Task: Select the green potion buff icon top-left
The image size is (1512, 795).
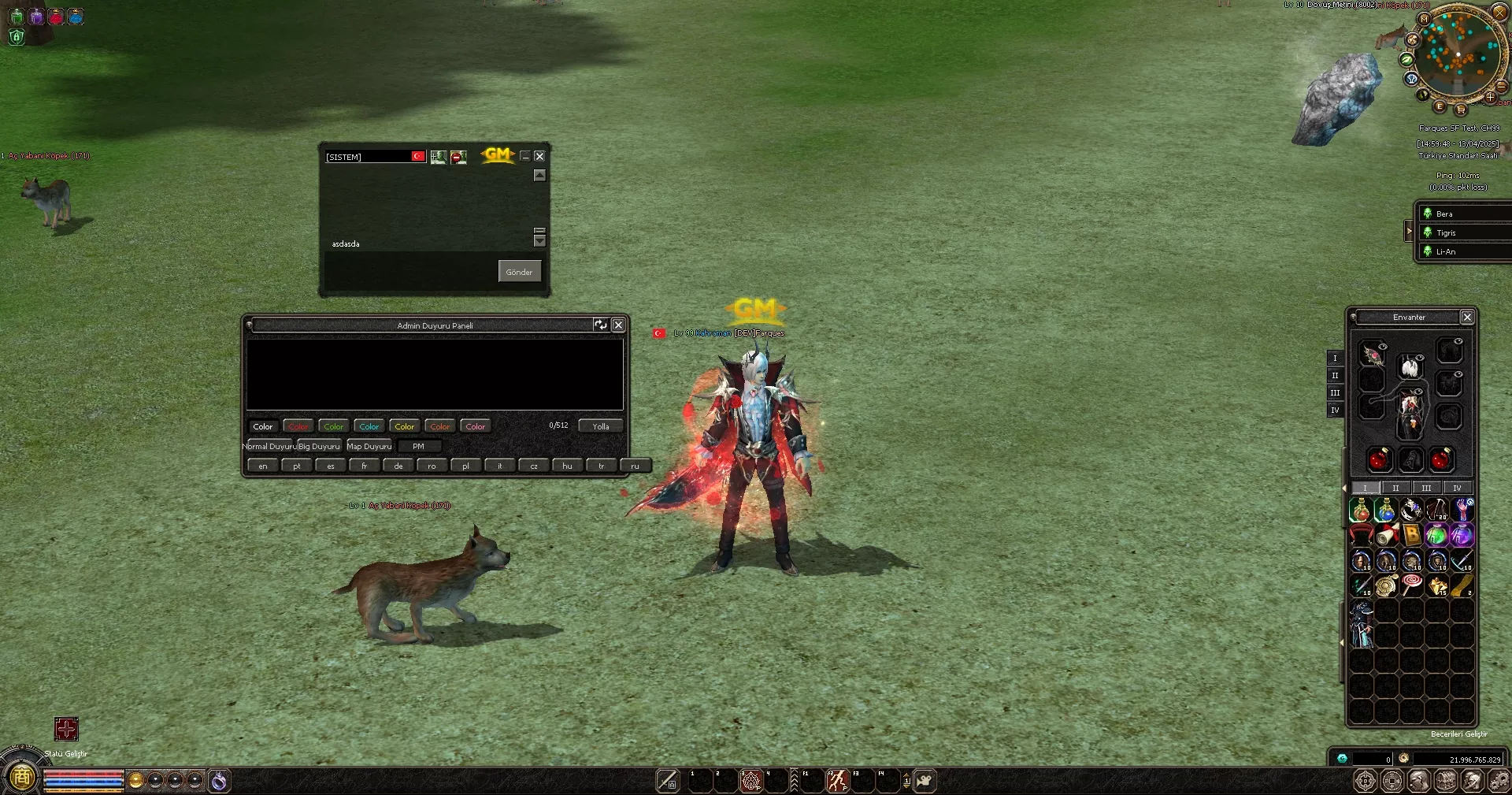Action: click(x=17, y=17)
